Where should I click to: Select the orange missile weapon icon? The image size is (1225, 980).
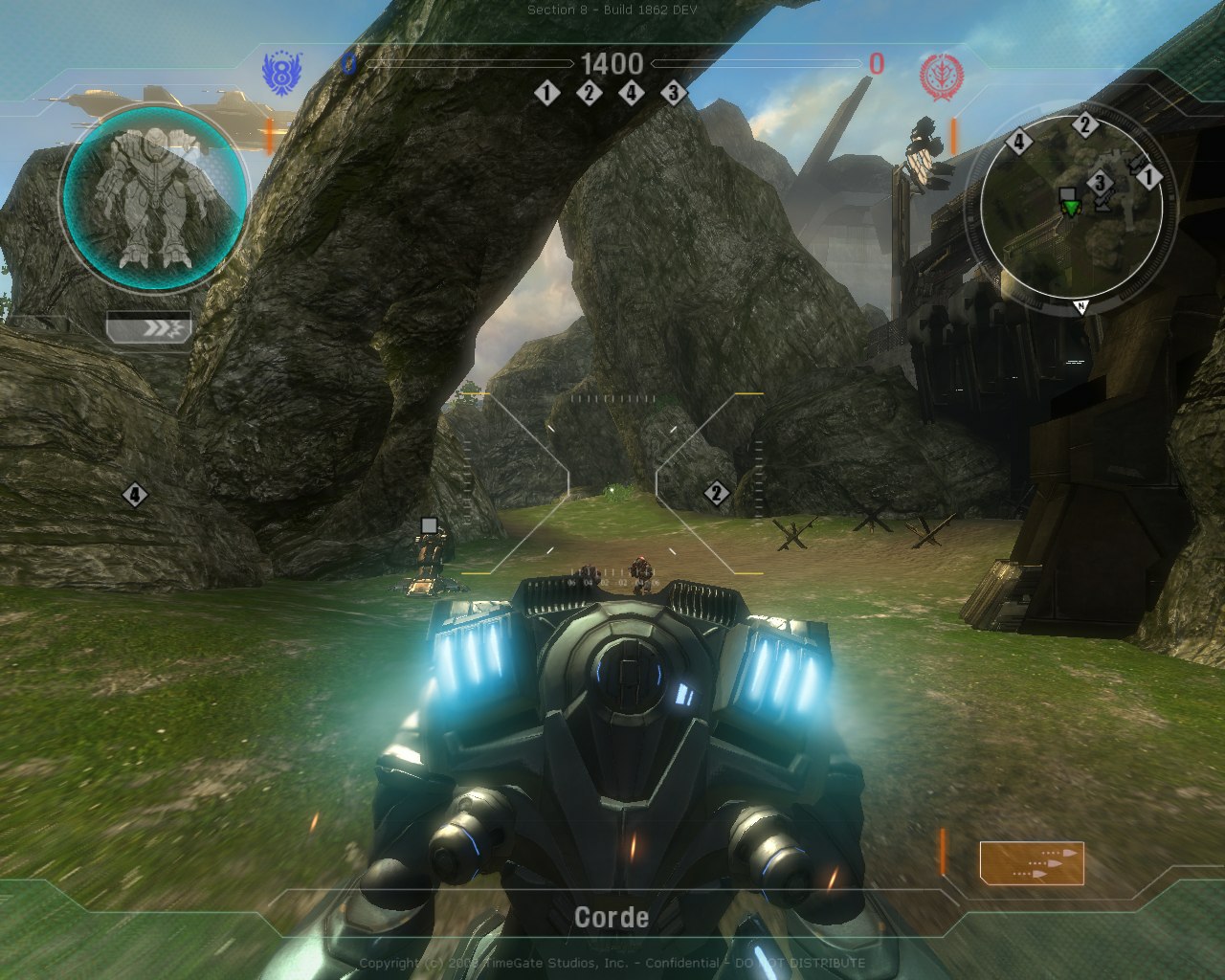(x=1032, y=862)
